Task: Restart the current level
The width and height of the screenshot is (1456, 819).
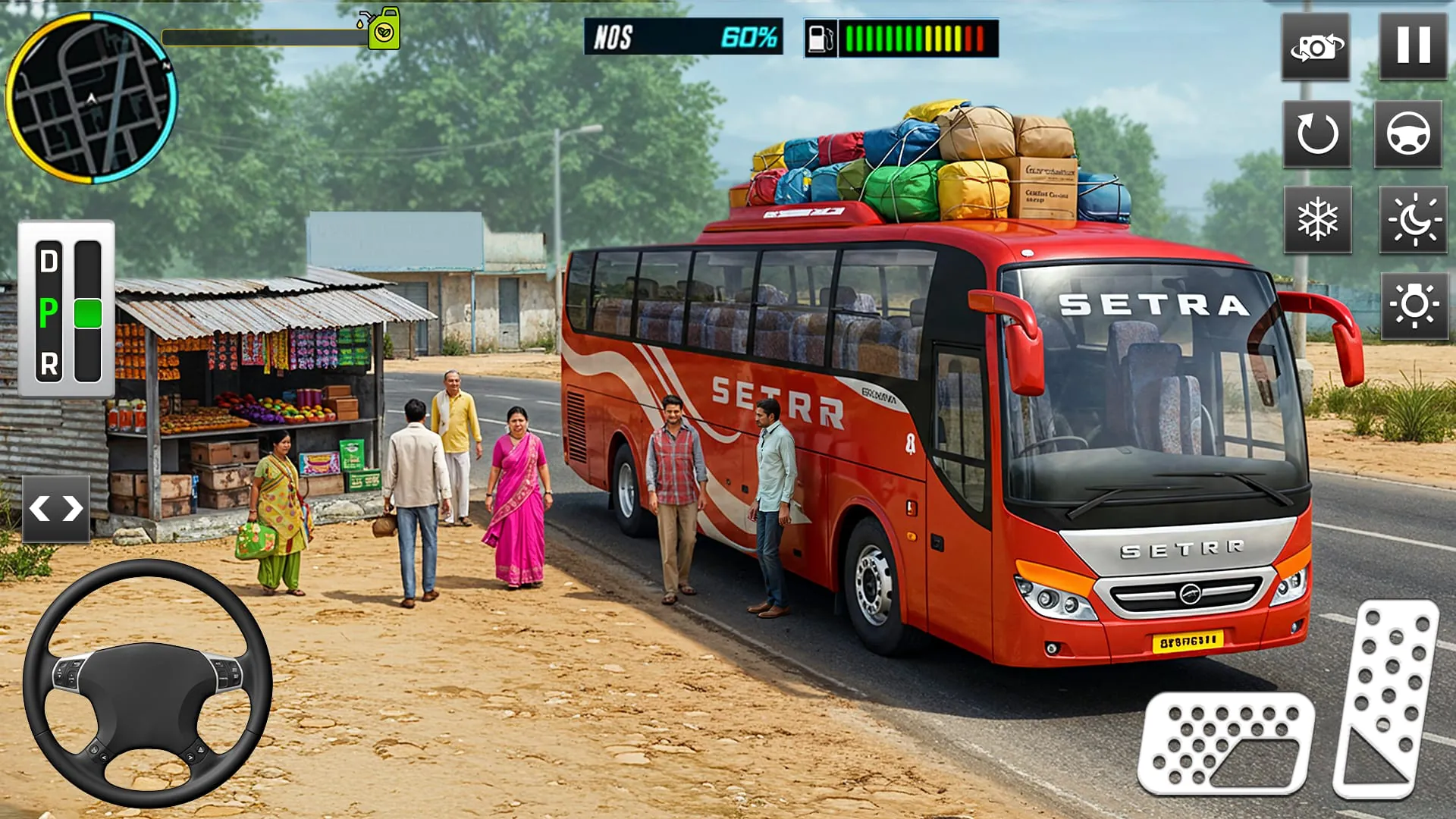Action: click(x=1319, y=134)
